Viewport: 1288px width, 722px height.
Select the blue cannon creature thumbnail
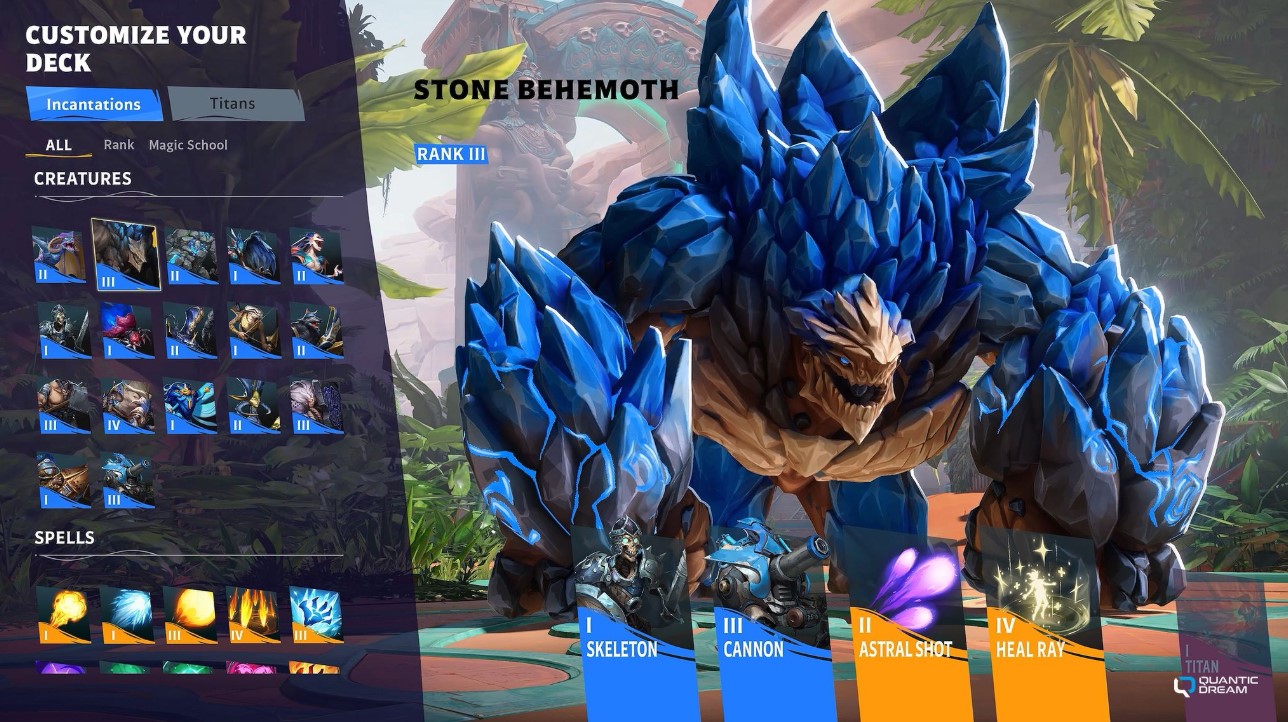point(127,480)
